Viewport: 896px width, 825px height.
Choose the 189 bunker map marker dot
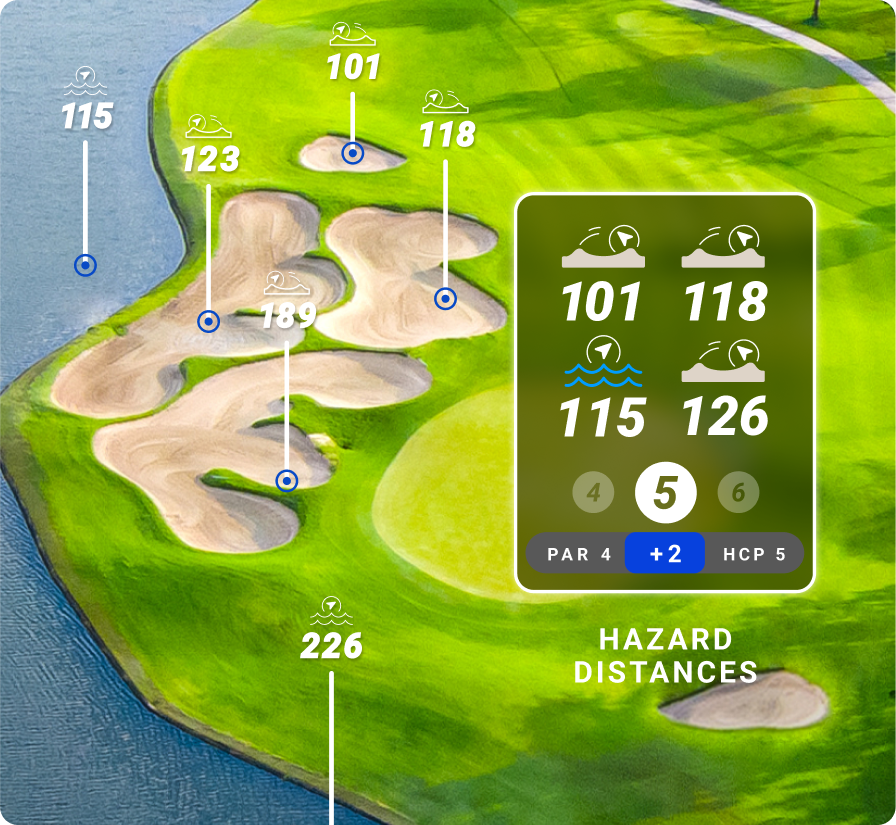pyautogui.click(x=287, y=481)
